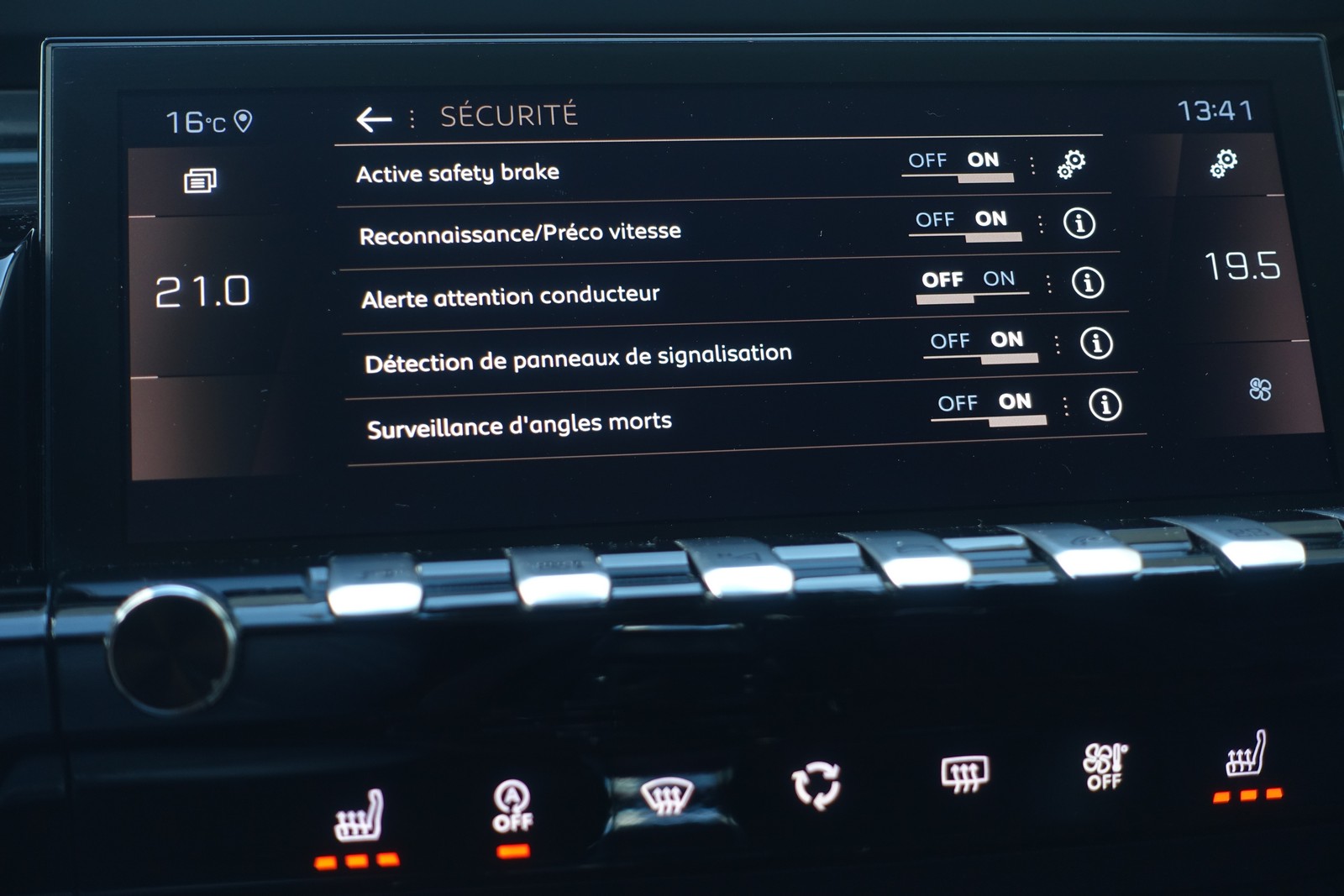This screenshot has height=896, width=1344.
Task: Open Active safety brake gear settings
Action: pyautogui.click(x=1071, y=164)
